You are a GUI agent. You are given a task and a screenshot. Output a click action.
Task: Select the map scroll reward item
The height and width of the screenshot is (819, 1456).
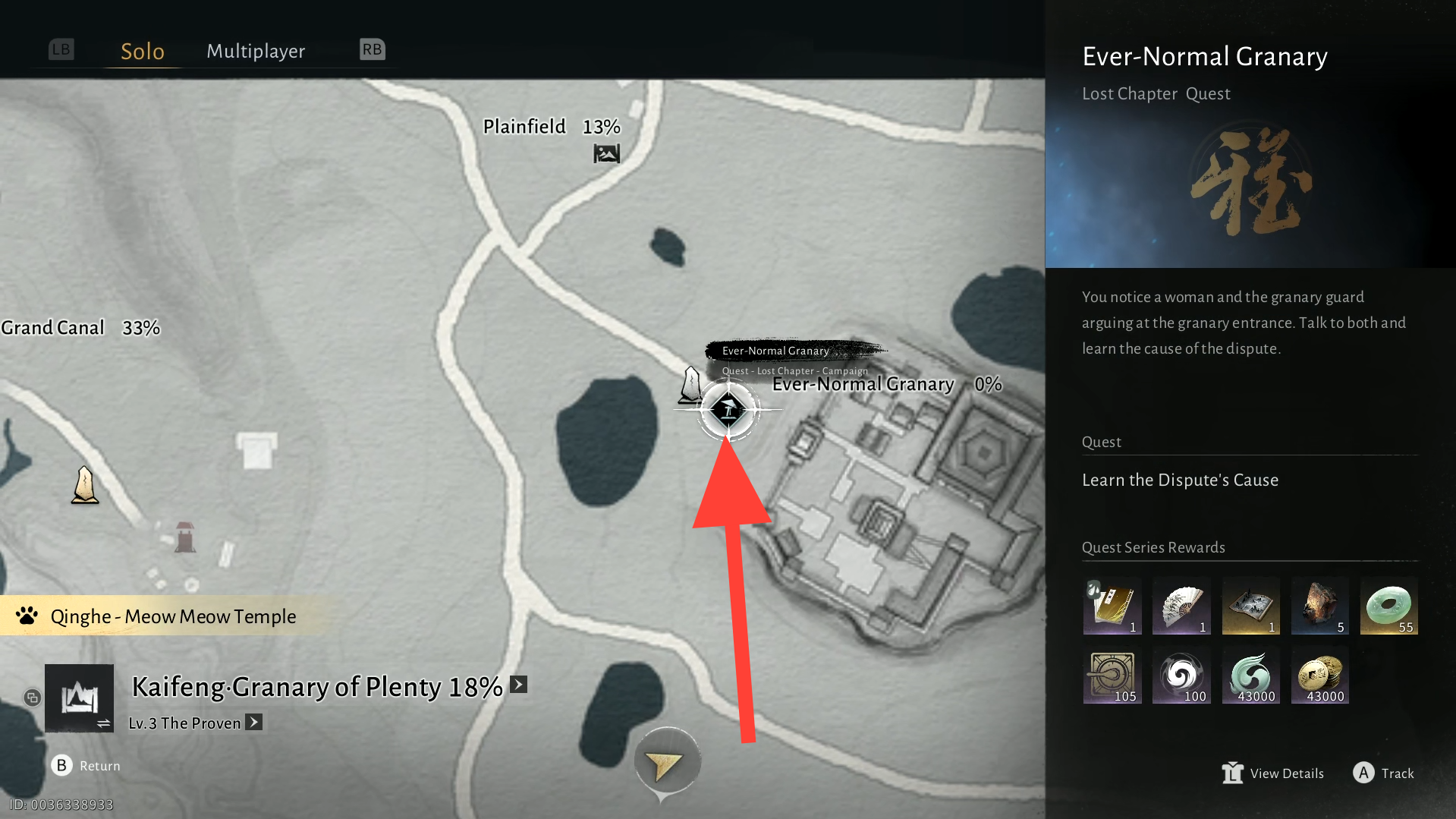(1250, 606)
